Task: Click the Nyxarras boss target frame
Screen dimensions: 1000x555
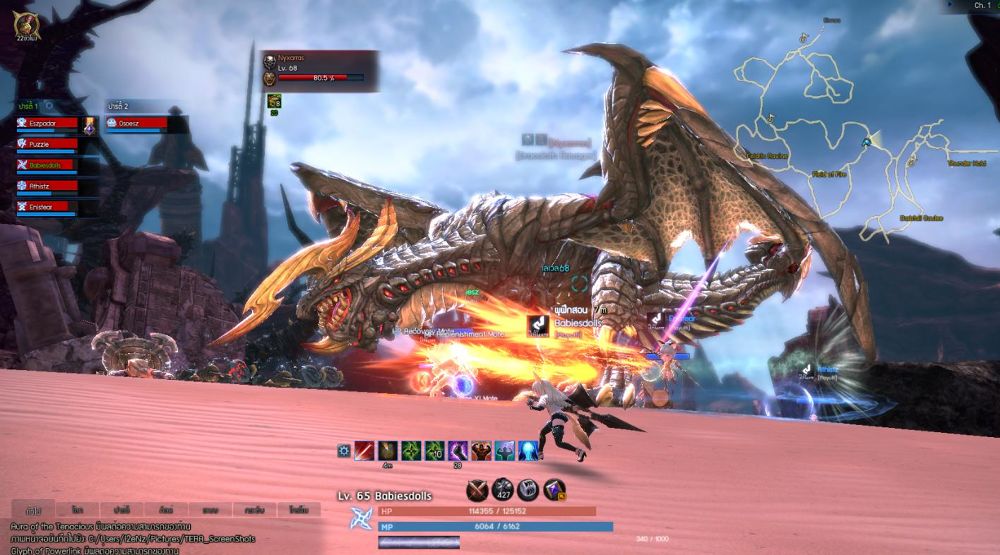Action: 320,70
